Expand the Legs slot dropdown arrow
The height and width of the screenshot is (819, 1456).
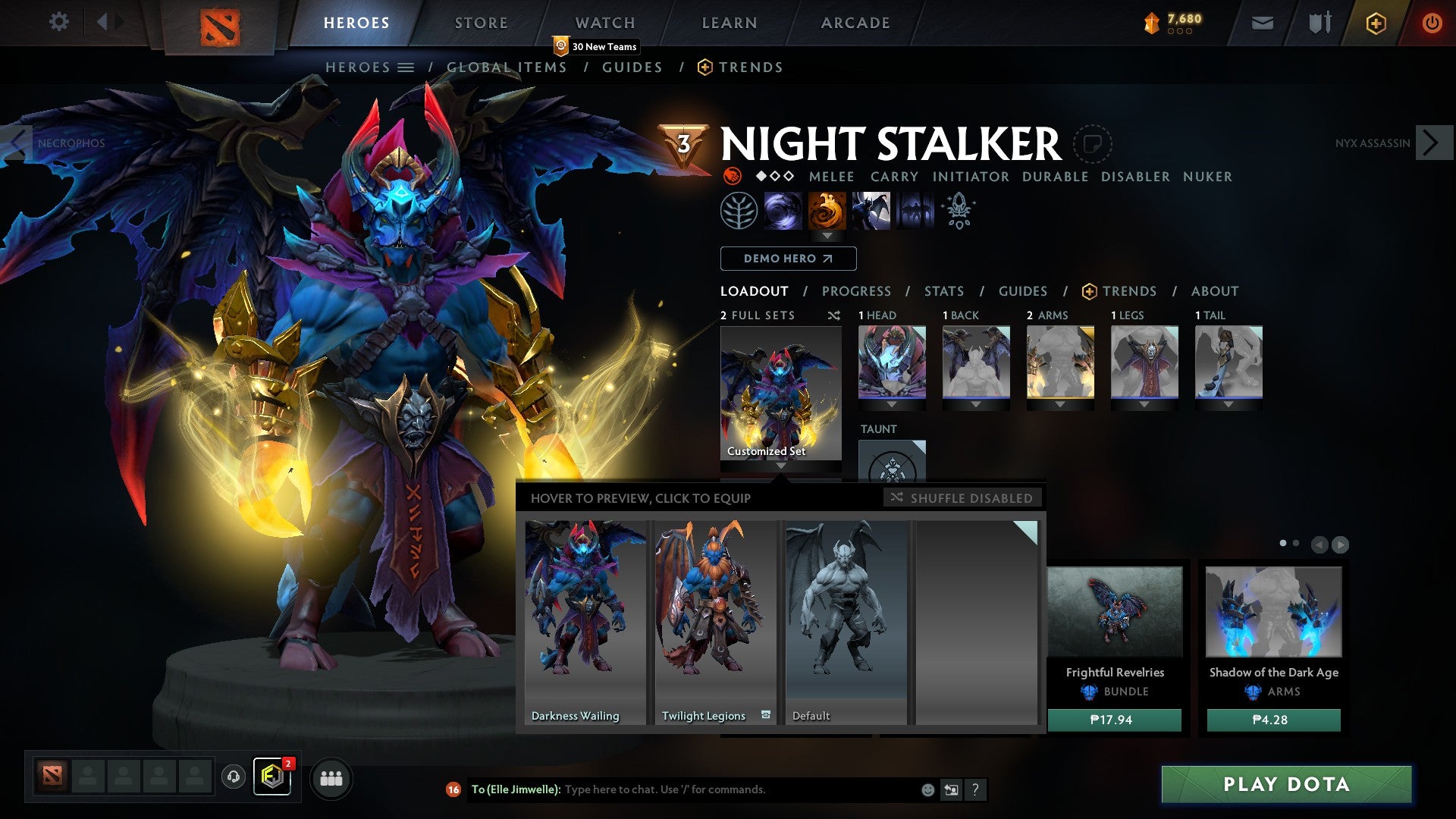pyautogui.click(x=1144, y=404)
